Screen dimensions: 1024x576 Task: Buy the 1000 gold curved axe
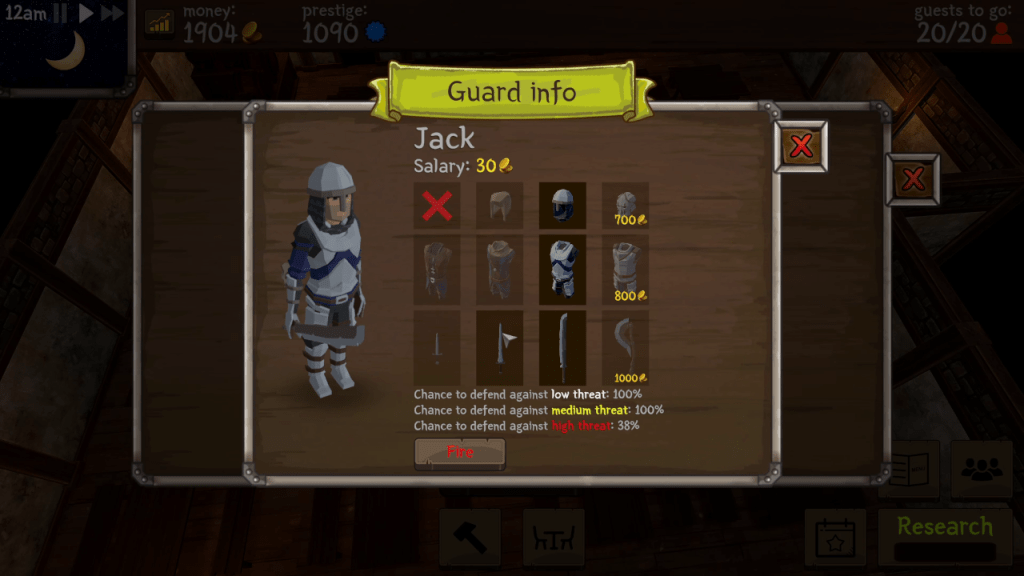pyautogui.click(x=625, y=347)
